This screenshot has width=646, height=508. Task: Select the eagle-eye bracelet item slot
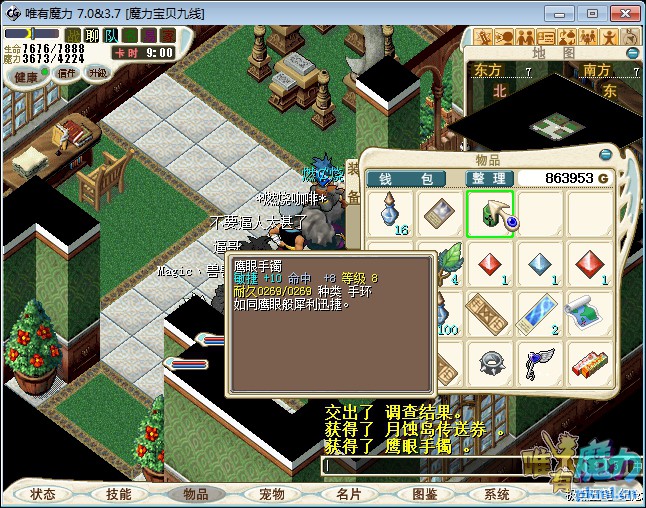490,214
